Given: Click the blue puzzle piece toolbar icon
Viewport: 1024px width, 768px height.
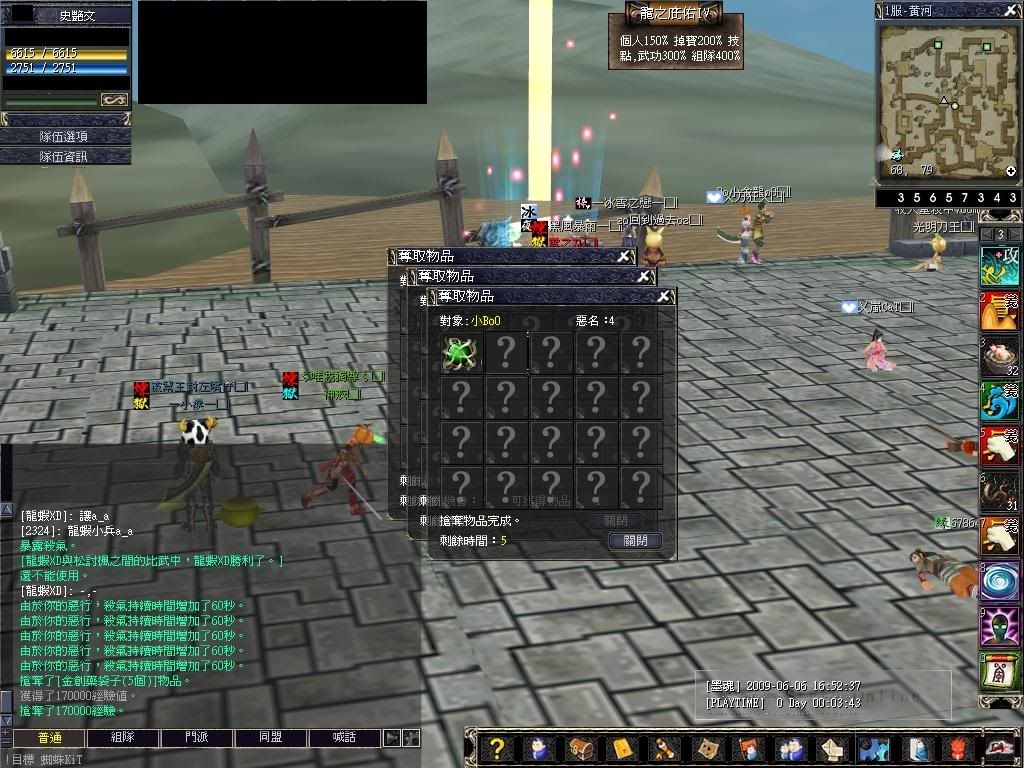Looking at the screenshot, I should (x=873, y=748).
